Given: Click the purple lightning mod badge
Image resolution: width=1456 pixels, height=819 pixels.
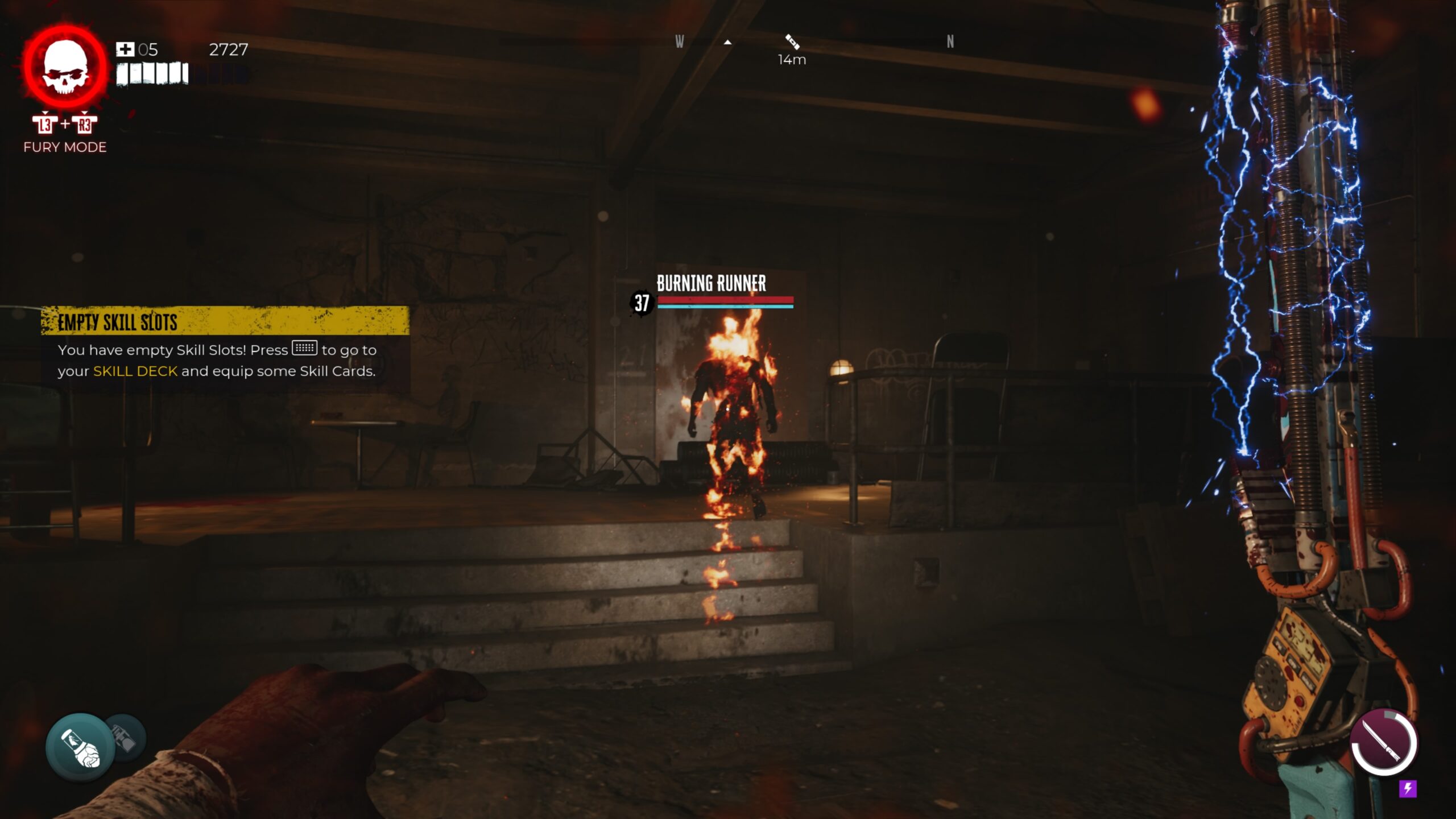Looking at the screenshot, I should coord(1408,789).
